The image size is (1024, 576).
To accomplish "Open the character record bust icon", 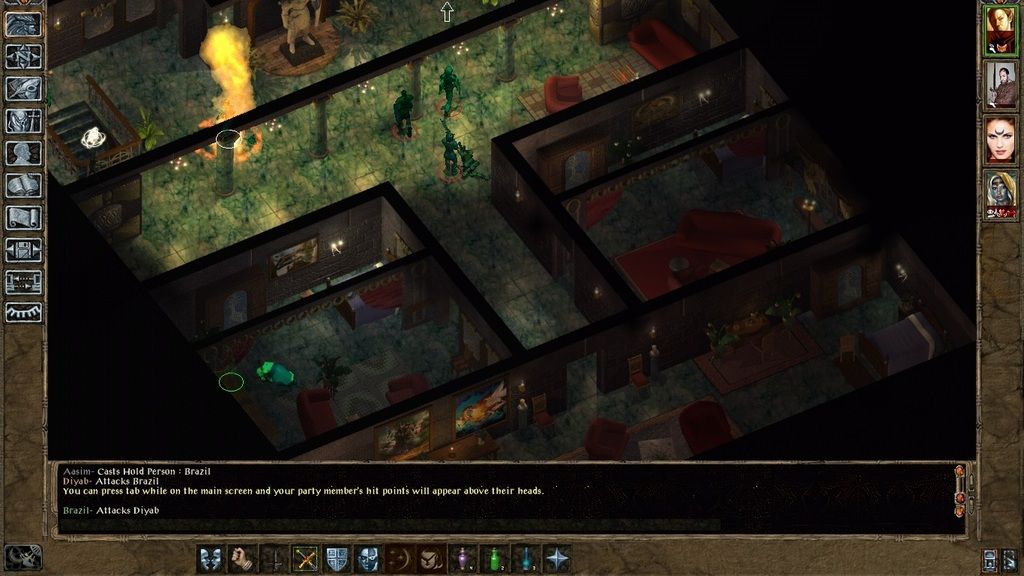I will (23, 153).
